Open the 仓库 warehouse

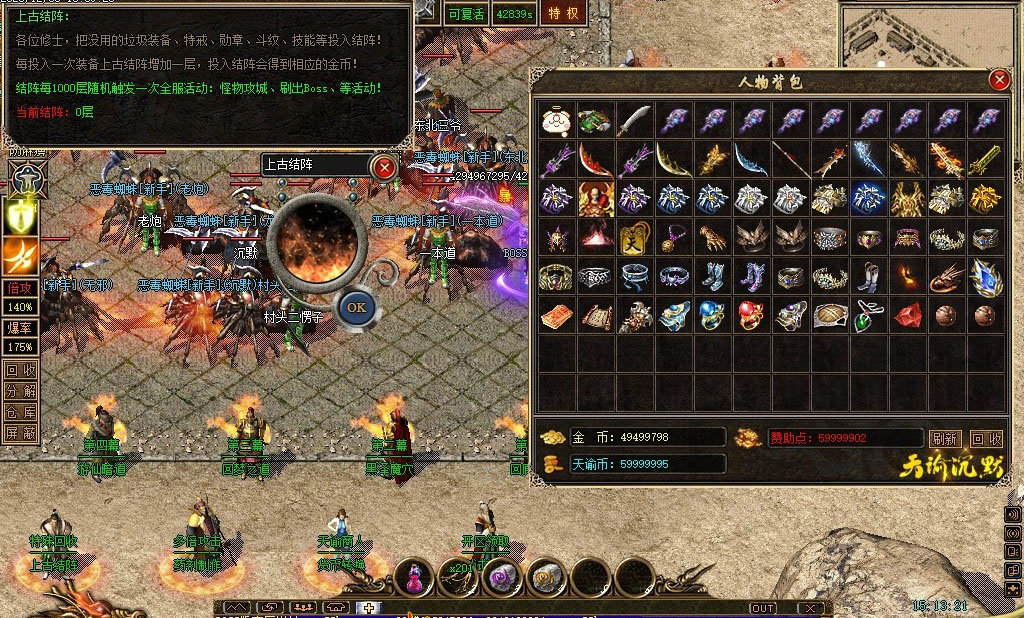[x=20, y=412]
